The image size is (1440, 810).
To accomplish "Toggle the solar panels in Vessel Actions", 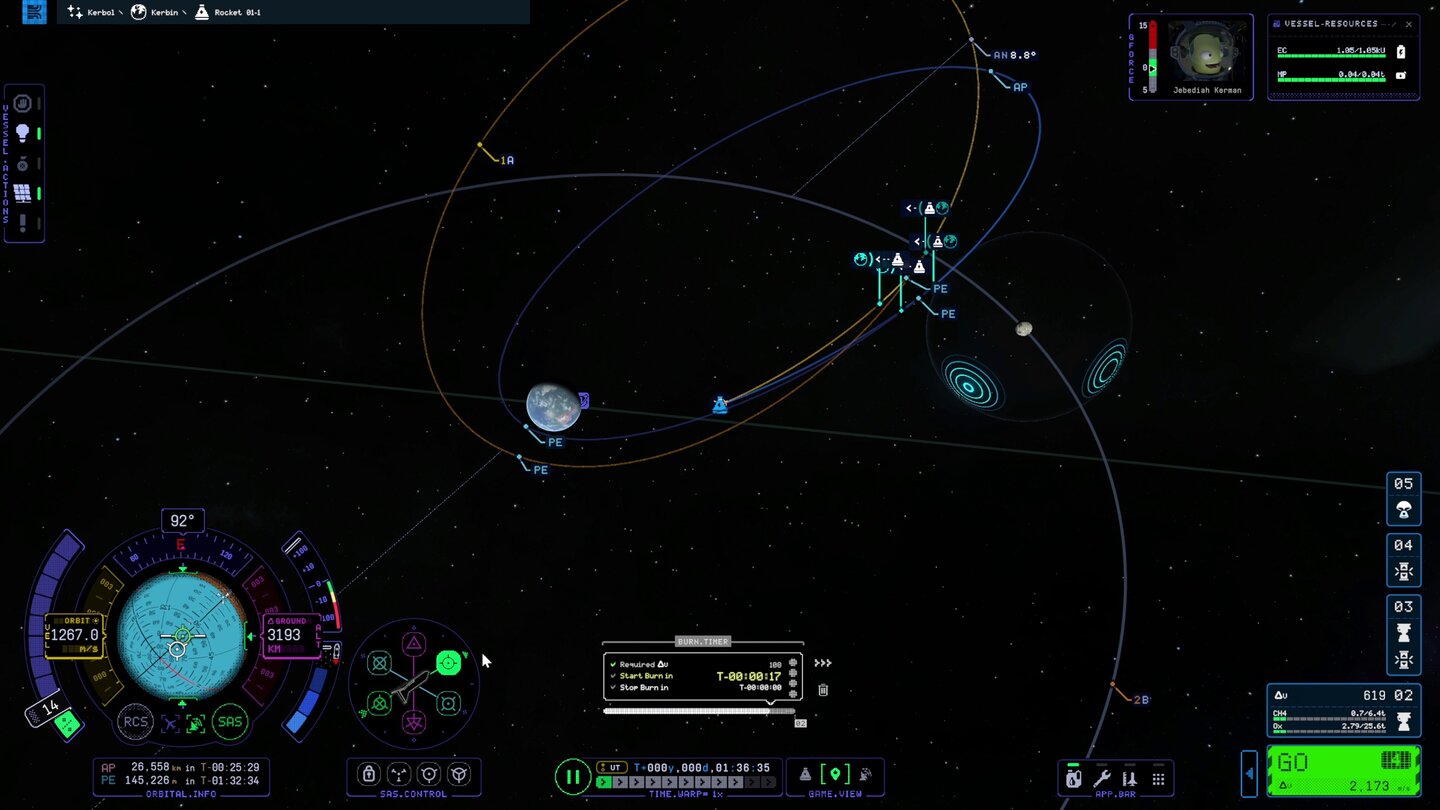I will pos(22,191).
